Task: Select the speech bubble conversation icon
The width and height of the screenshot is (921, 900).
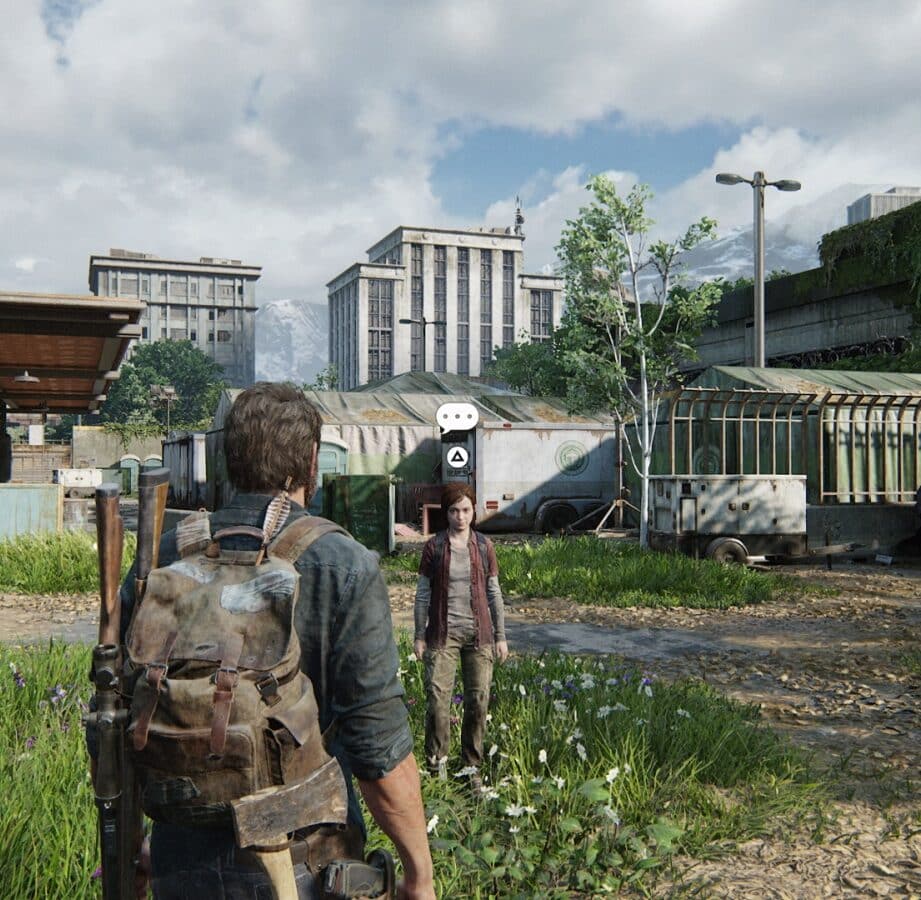Action: click(457, 416)
